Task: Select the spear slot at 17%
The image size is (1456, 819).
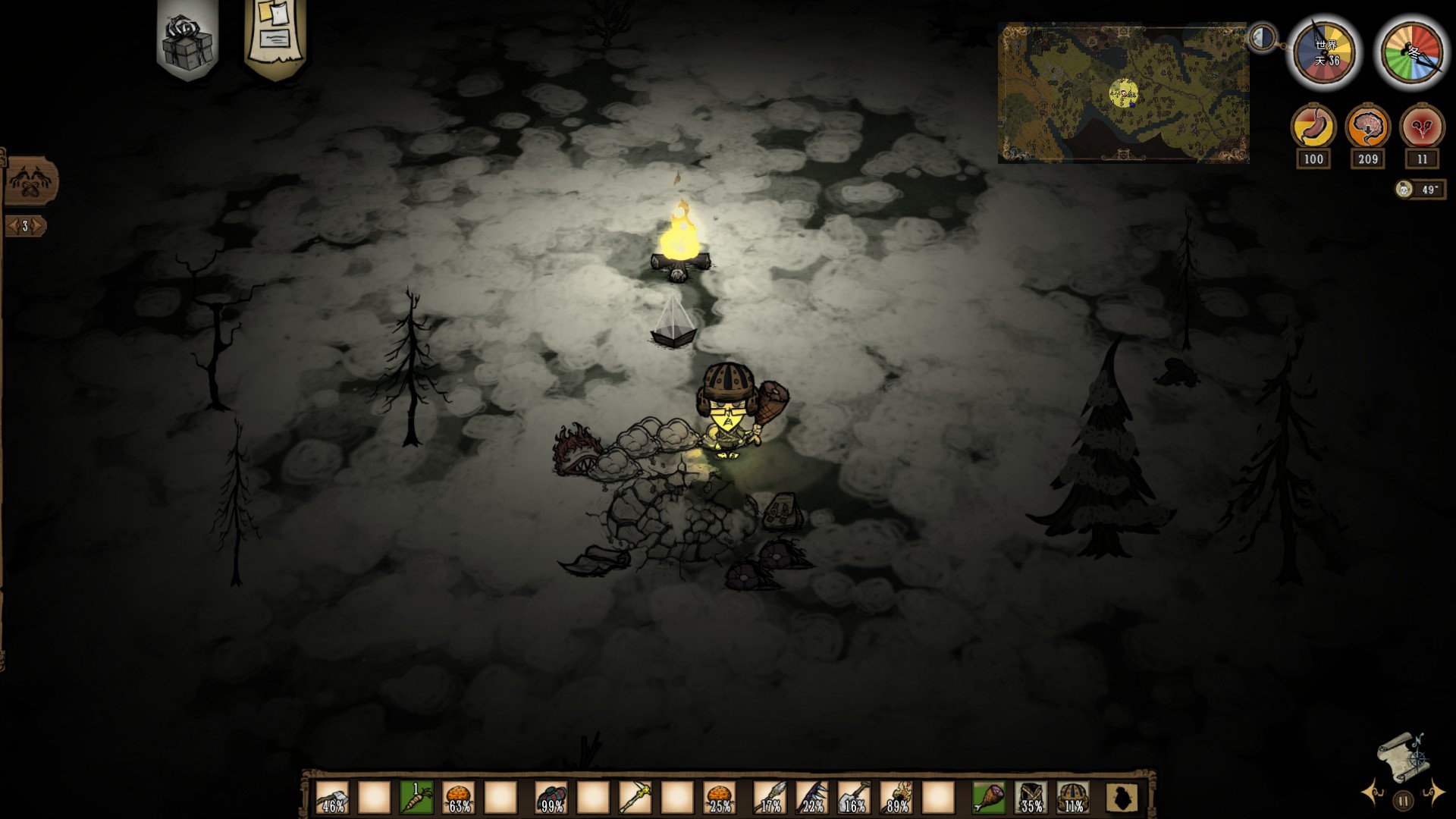Action: point(770,798)
